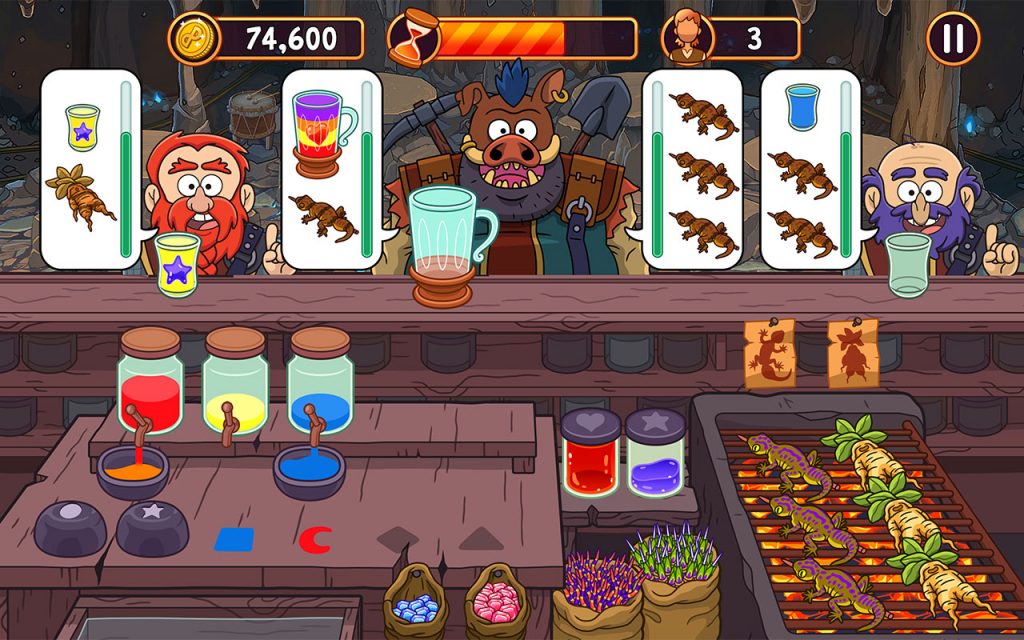Grab the purple spiky herb sack

(598, 592)
